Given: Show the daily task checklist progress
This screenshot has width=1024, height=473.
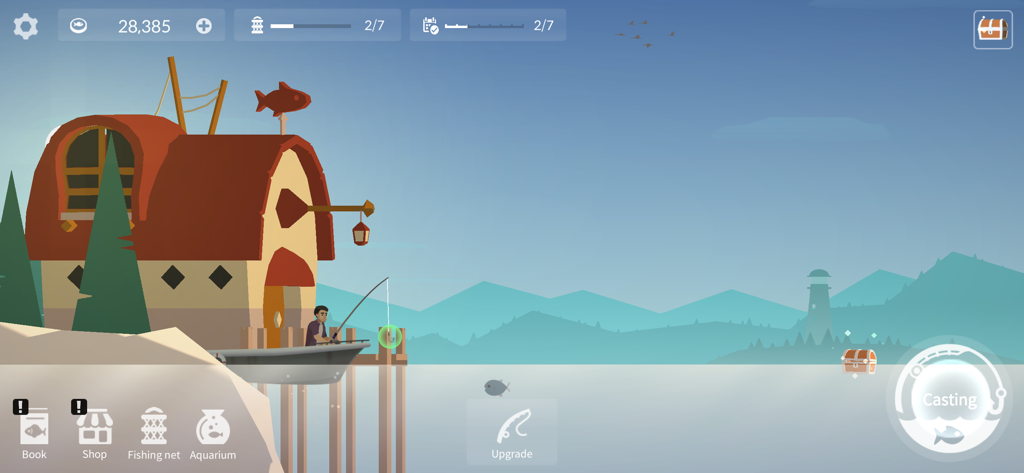Looking at the screenshot, I should click(x=488, y=26).
